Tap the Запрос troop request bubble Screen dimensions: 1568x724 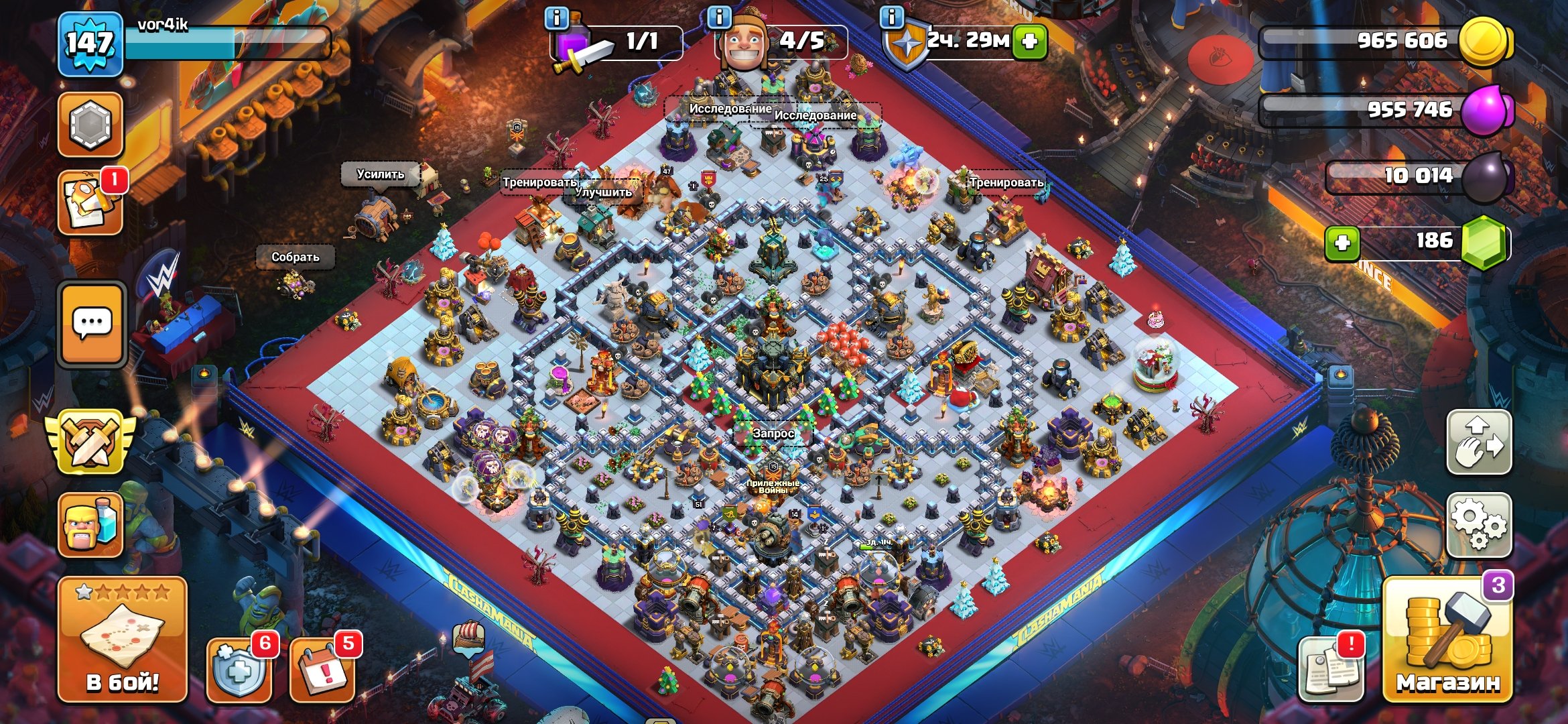pyautogui.click(x=773, y=434)
